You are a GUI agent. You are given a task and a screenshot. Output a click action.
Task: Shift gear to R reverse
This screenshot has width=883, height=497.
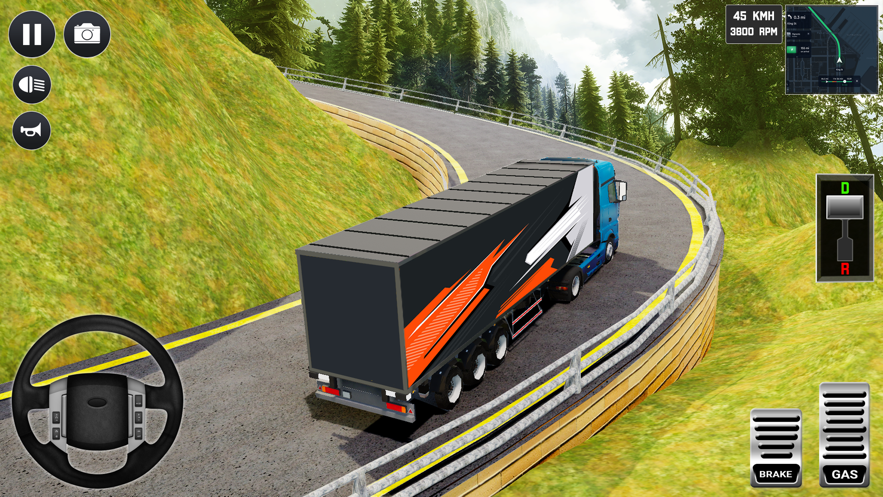click(845, 268)
